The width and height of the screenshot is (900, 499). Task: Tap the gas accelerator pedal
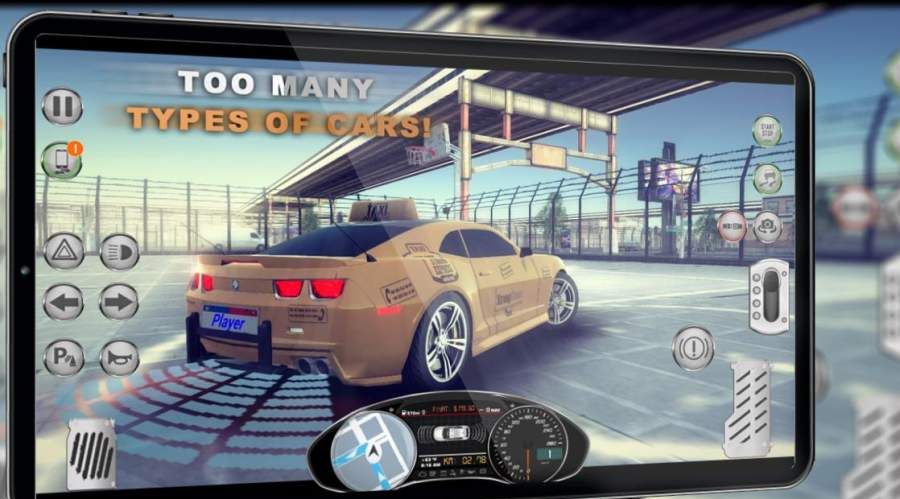tap(747, 408)
